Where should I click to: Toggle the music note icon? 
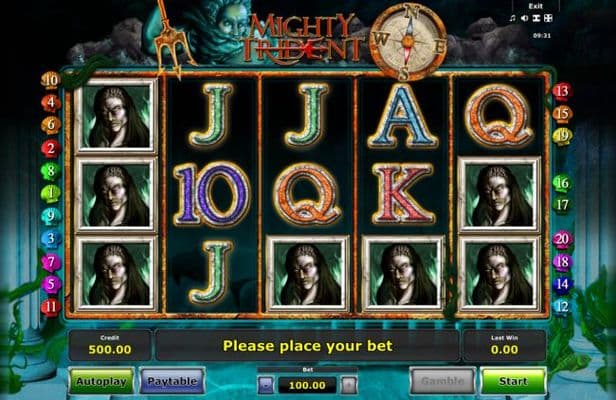tap(512, 18)
